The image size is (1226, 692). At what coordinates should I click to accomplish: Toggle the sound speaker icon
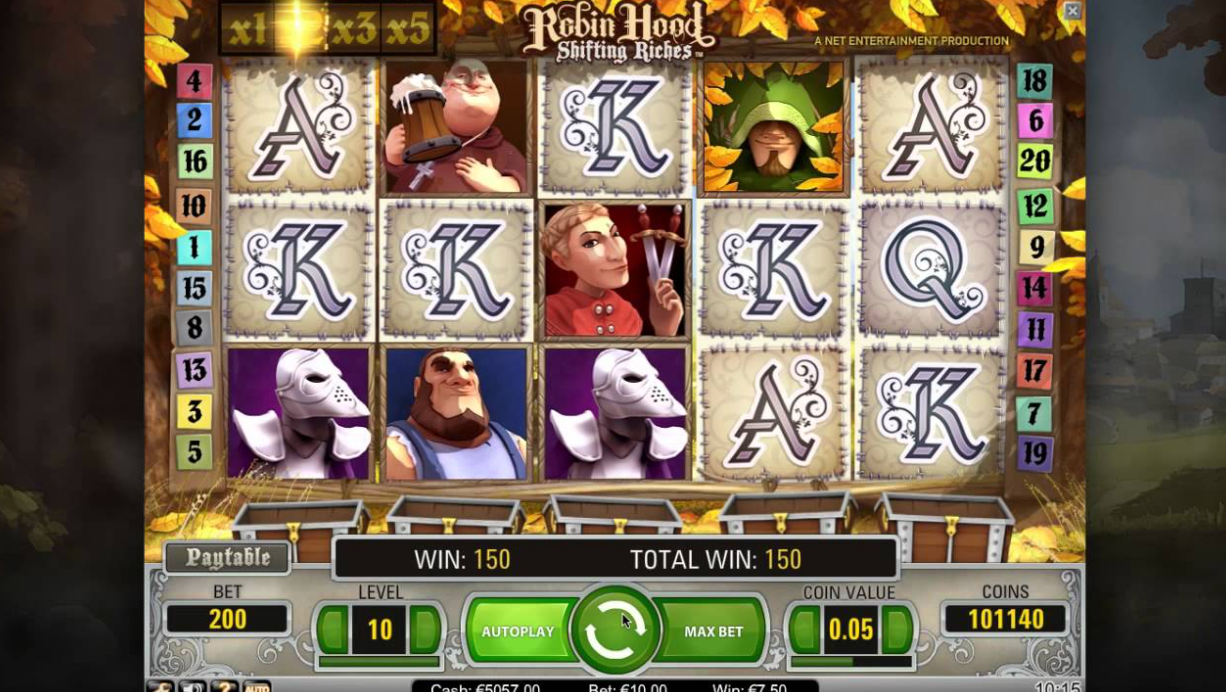click(192, 687)
